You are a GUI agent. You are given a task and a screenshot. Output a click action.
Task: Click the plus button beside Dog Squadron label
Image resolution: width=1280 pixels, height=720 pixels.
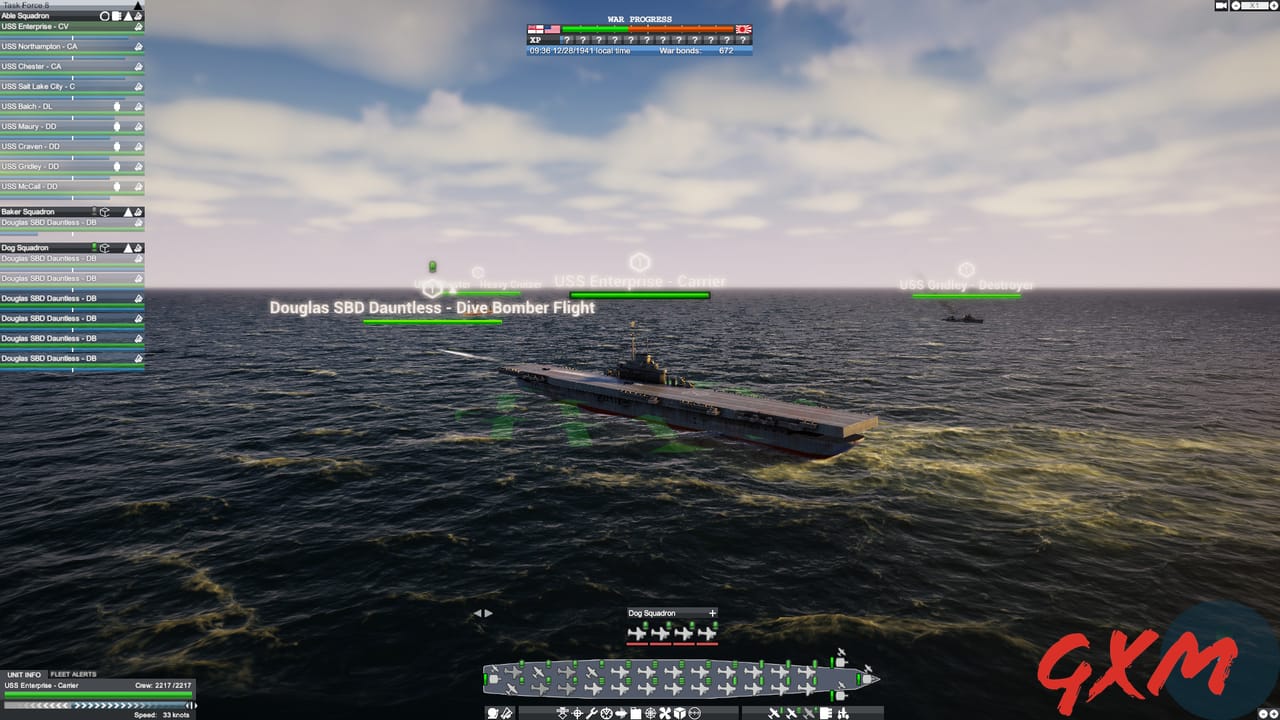coord(712,613)
